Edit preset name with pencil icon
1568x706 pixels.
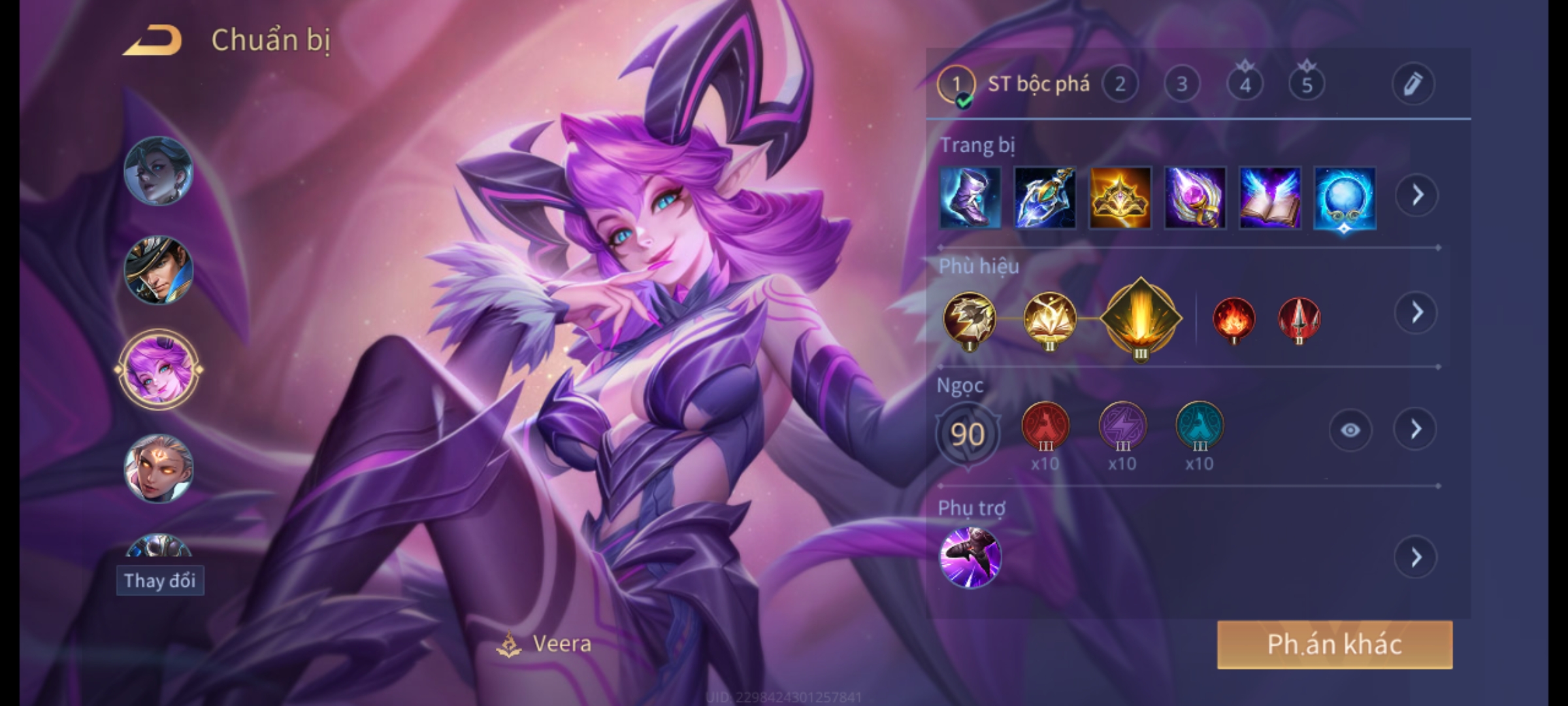point(1413,84)
